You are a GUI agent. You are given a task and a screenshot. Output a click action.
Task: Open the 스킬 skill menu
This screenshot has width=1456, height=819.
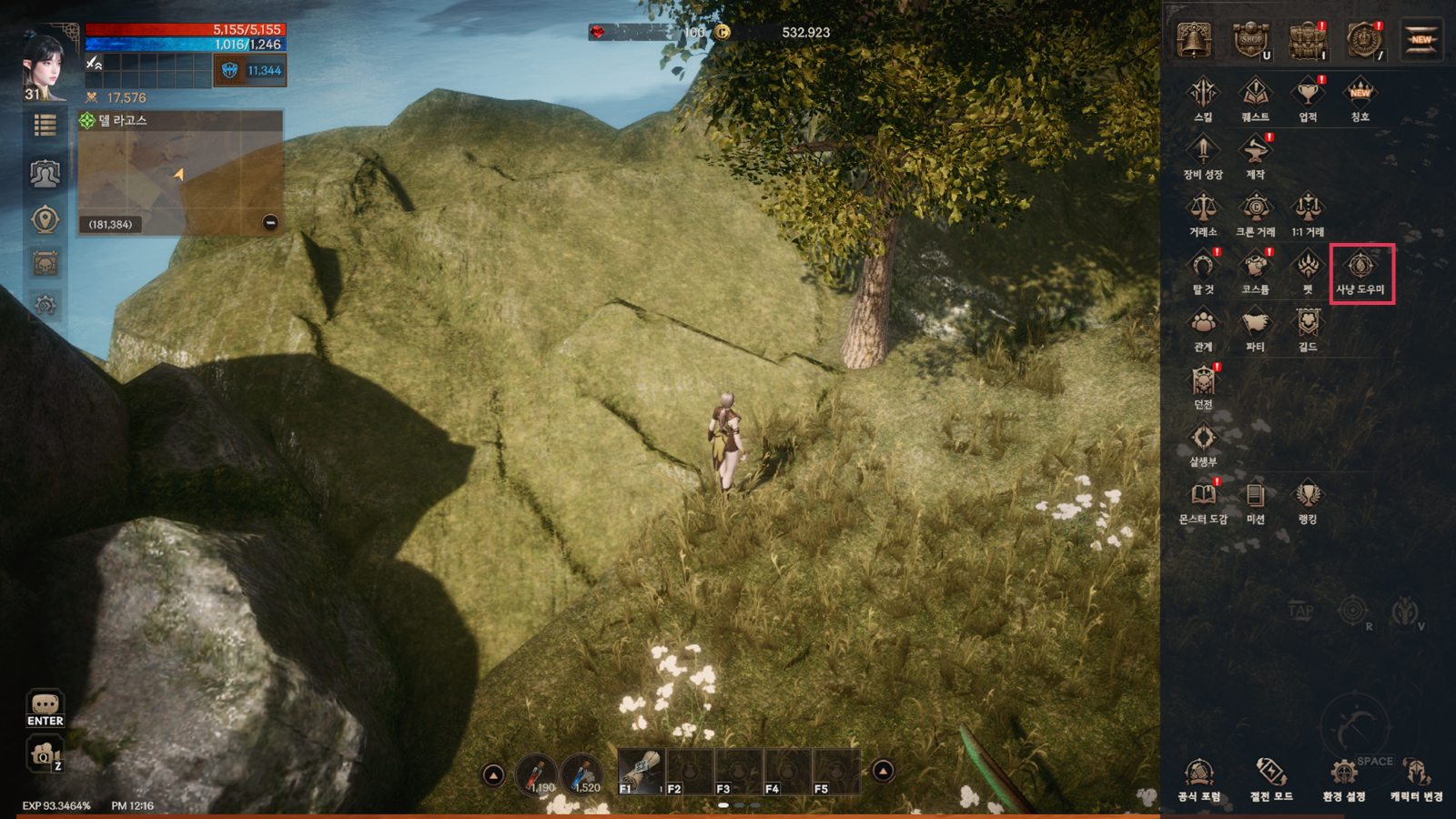coord(1203,98)
